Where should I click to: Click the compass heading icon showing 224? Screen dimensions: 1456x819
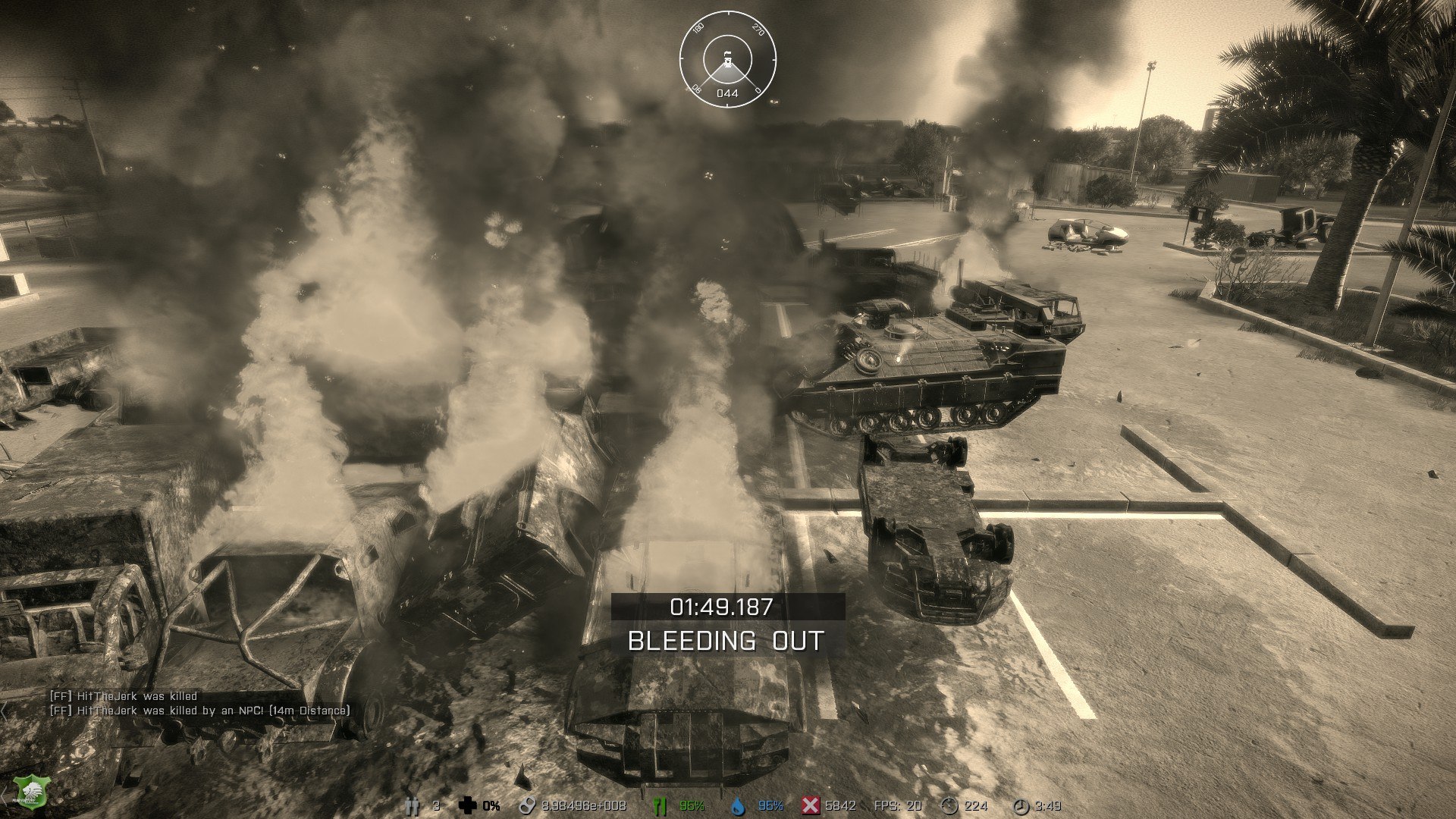coord(949,805)
